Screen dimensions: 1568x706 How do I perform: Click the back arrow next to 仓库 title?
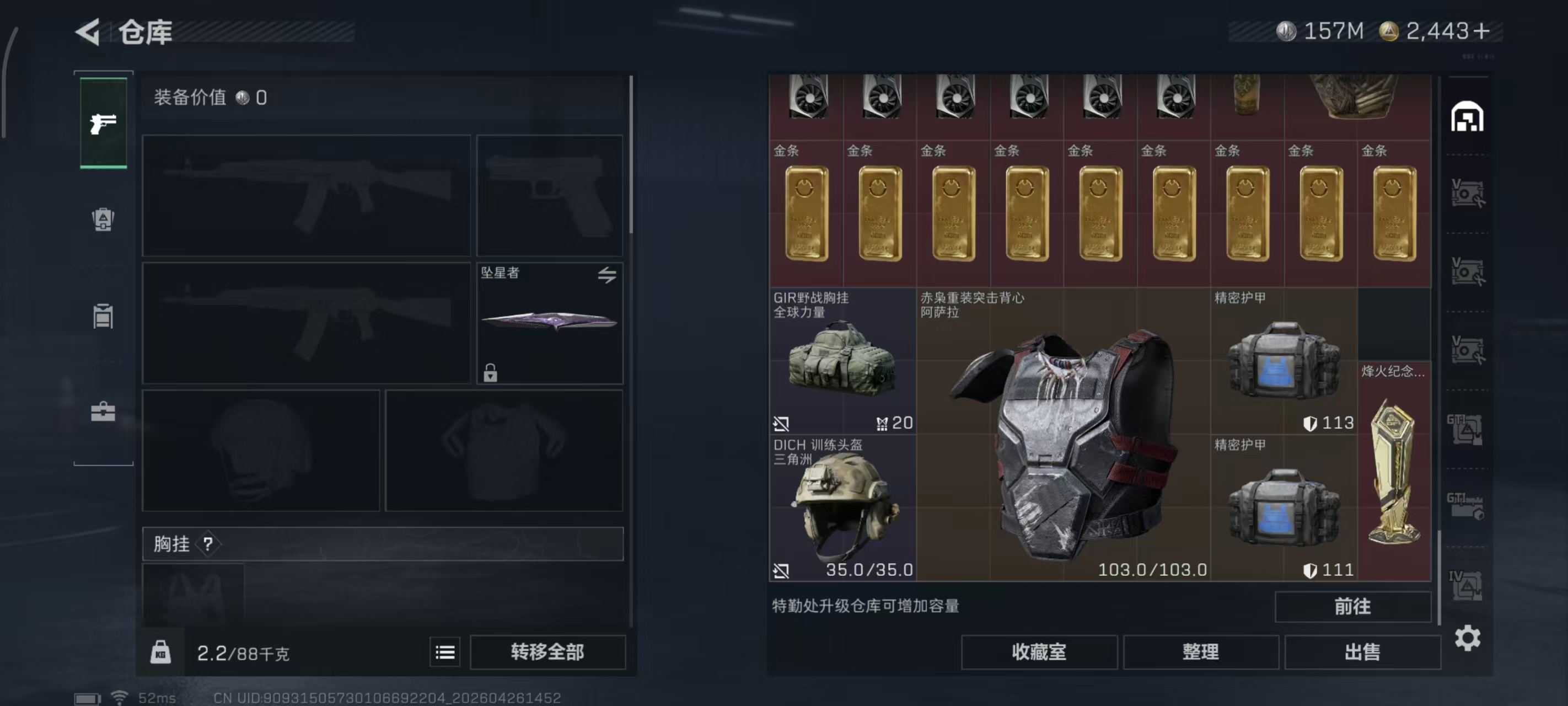88,31
